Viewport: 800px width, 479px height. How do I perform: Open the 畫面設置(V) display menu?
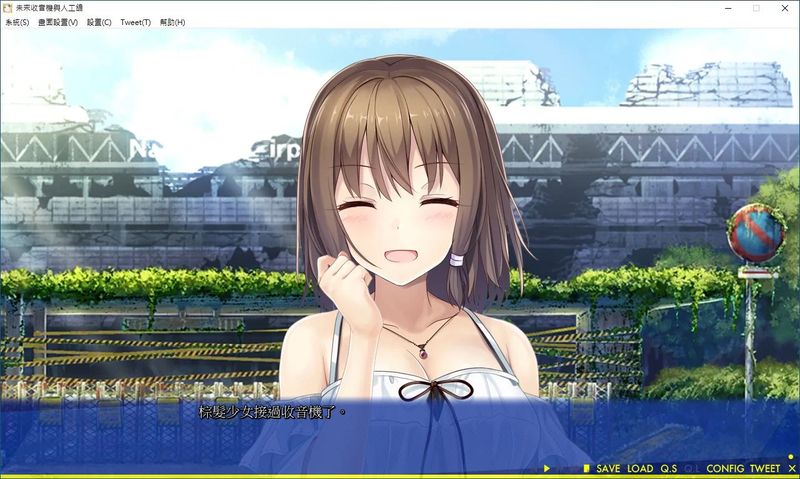click(x=58, y=22)
